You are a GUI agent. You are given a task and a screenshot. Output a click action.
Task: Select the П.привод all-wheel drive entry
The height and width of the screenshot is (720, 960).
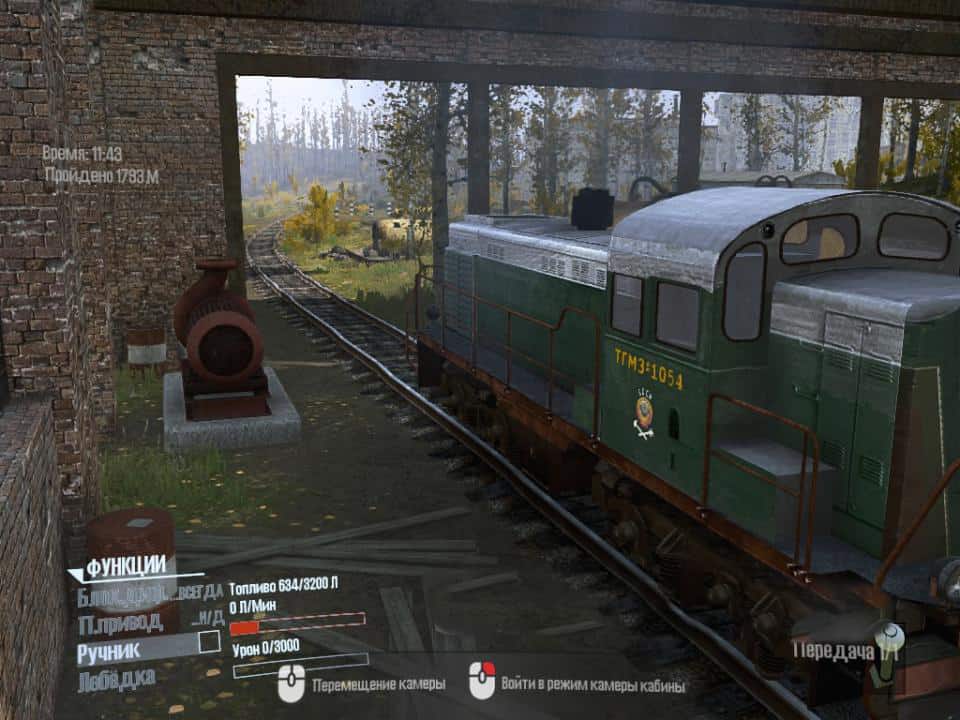click(x=119, y=623)
